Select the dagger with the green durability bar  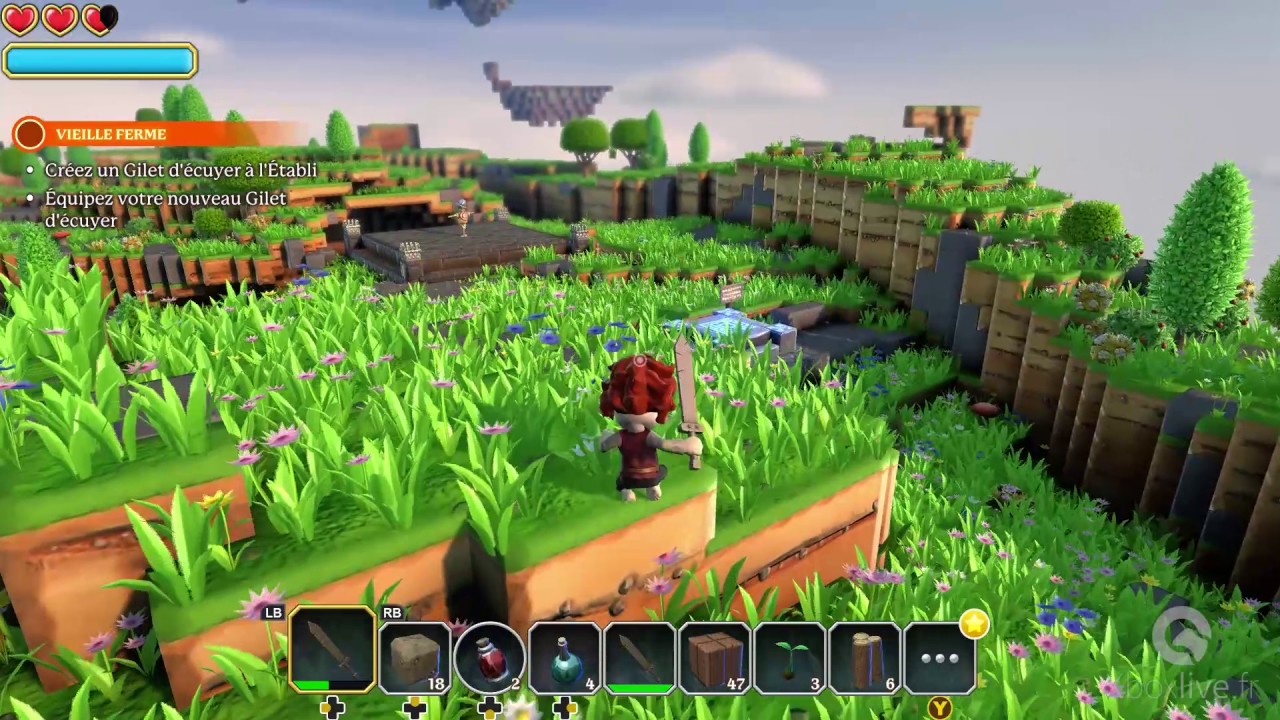click(641, 655)
